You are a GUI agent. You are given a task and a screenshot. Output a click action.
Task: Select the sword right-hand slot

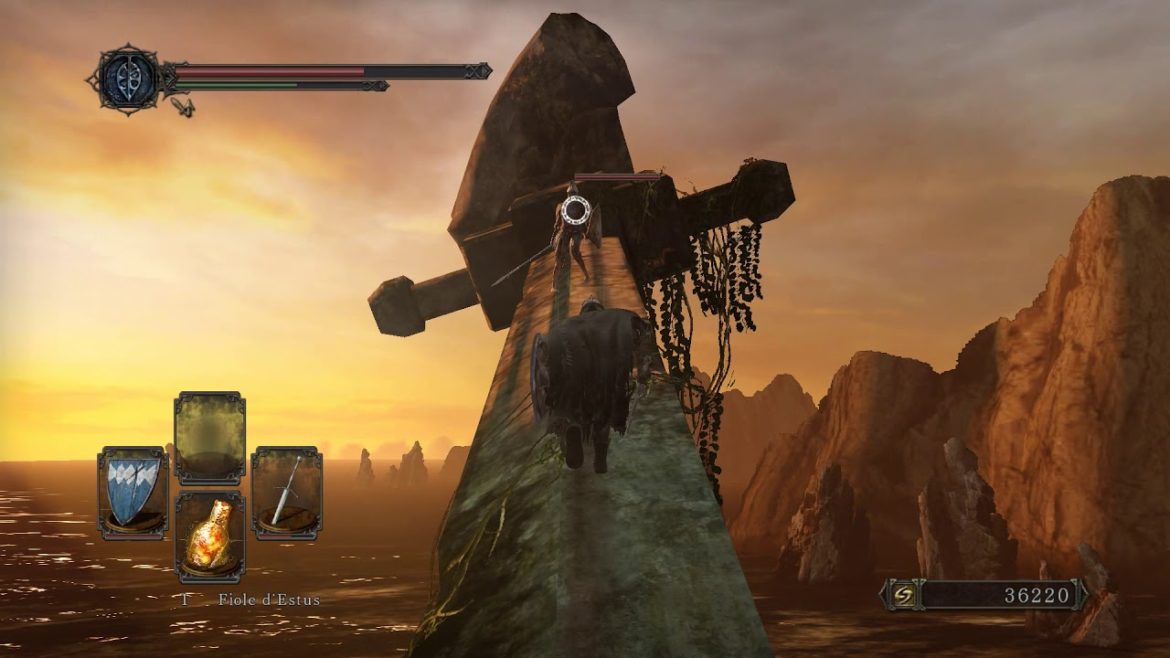(x=286, y=492)
